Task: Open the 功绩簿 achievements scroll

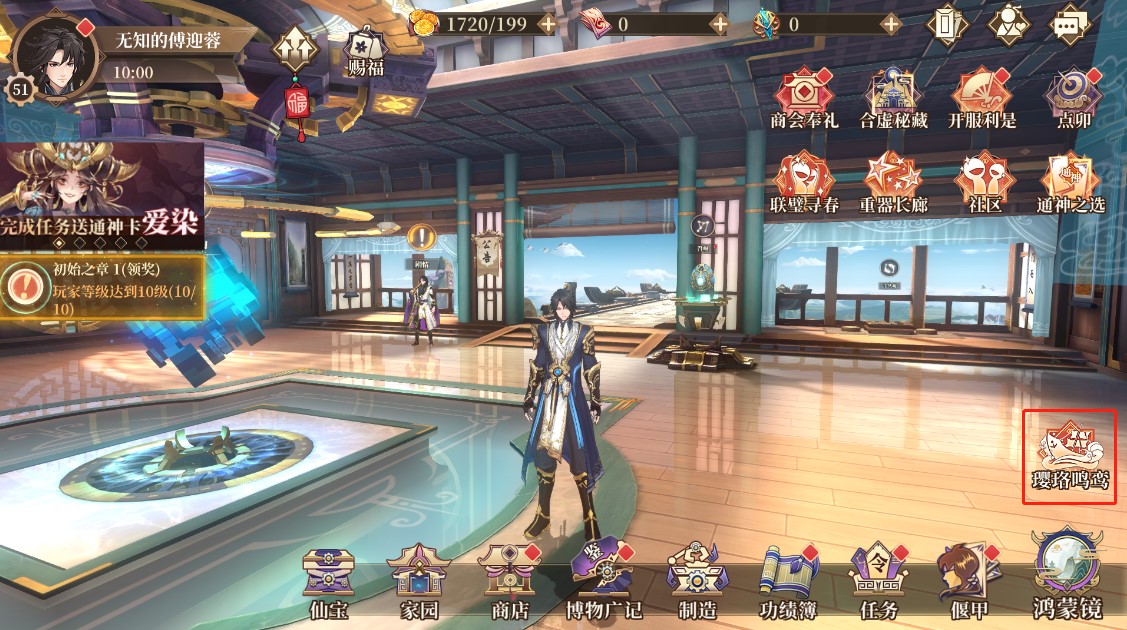Action: point(787,580)
